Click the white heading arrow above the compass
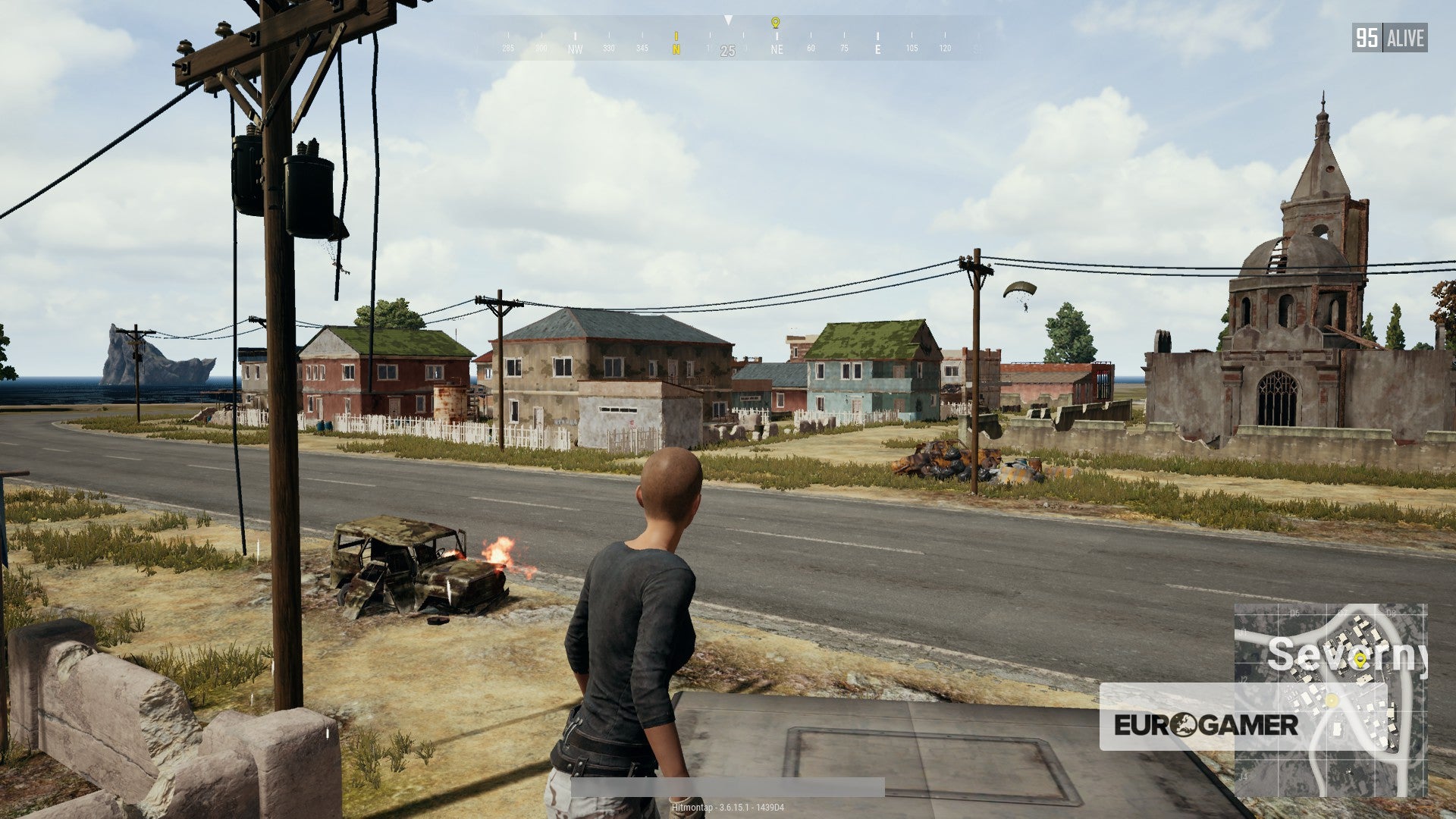This screenshot has width=1456, height=819. click(x=728, y=20)
